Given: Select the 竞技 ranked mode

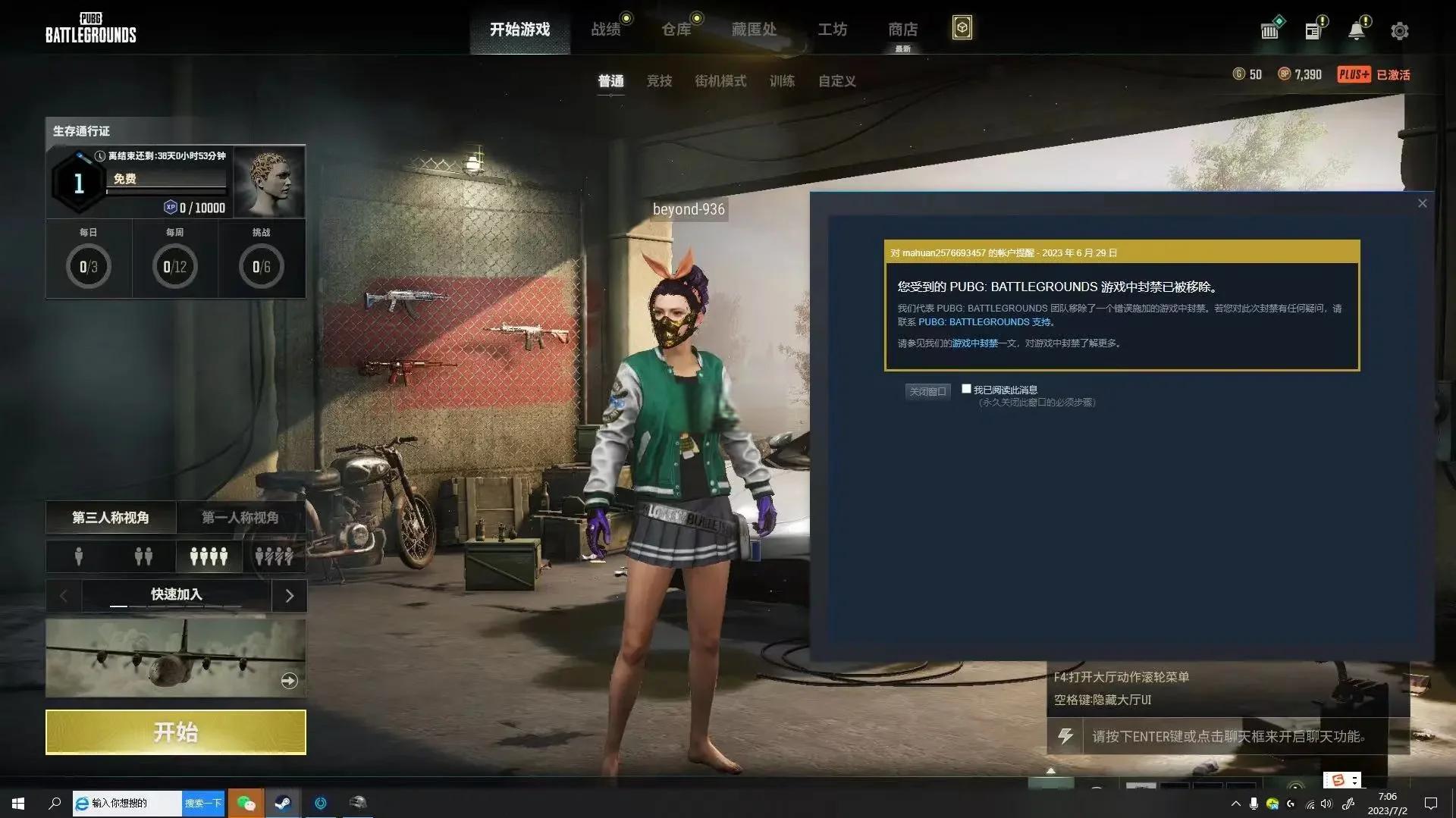Looking at the screenshot, I should coord(659,81).
